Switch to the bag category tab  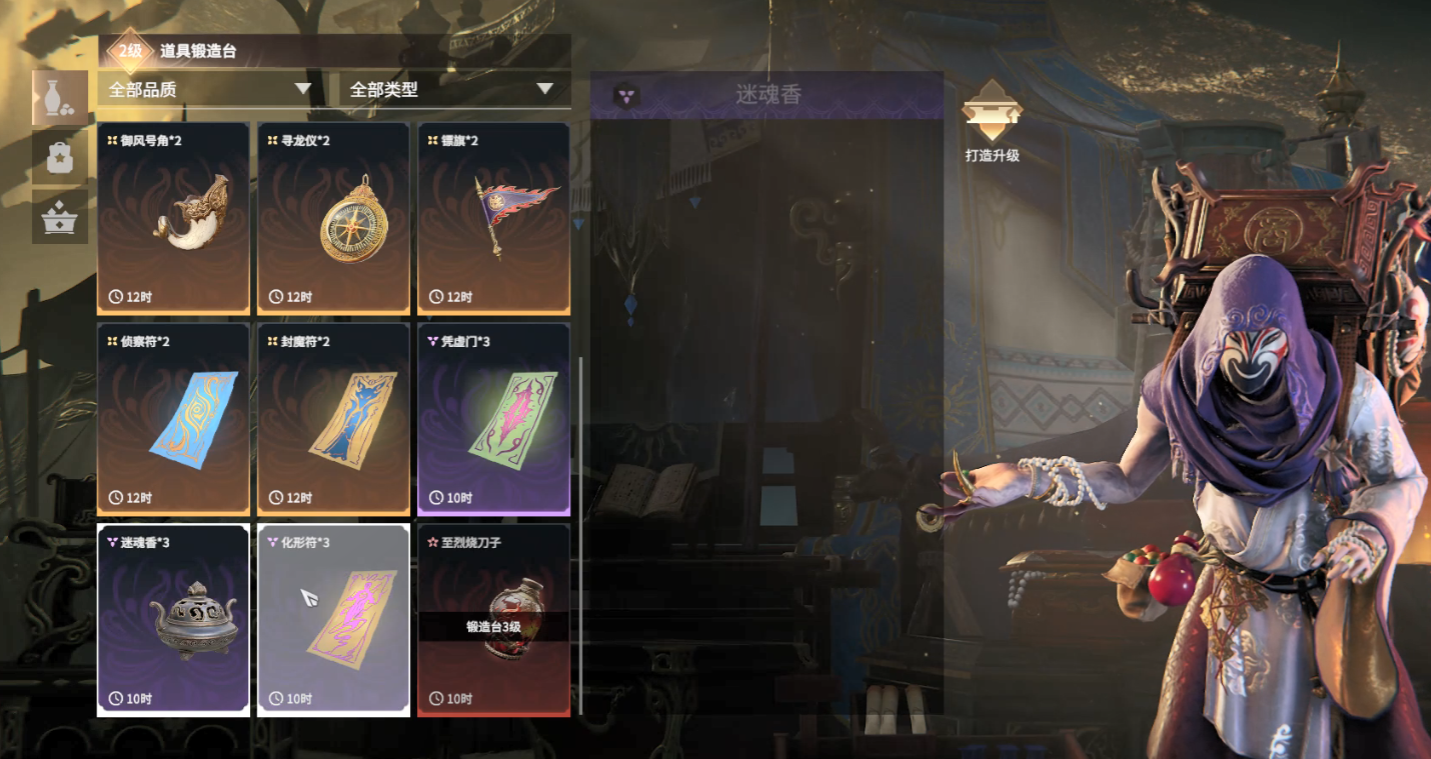(x=60, y=157)
